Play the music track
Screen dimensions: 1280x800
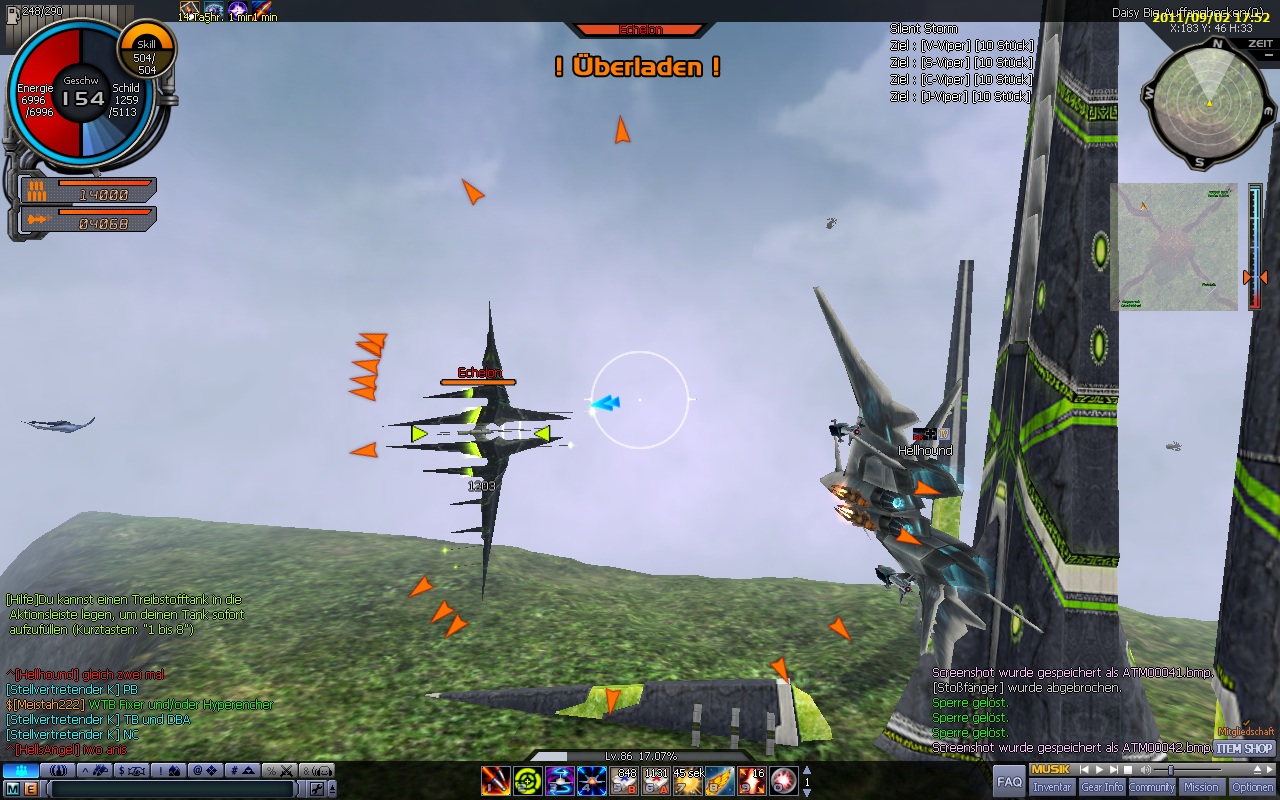pos(1099,769)
